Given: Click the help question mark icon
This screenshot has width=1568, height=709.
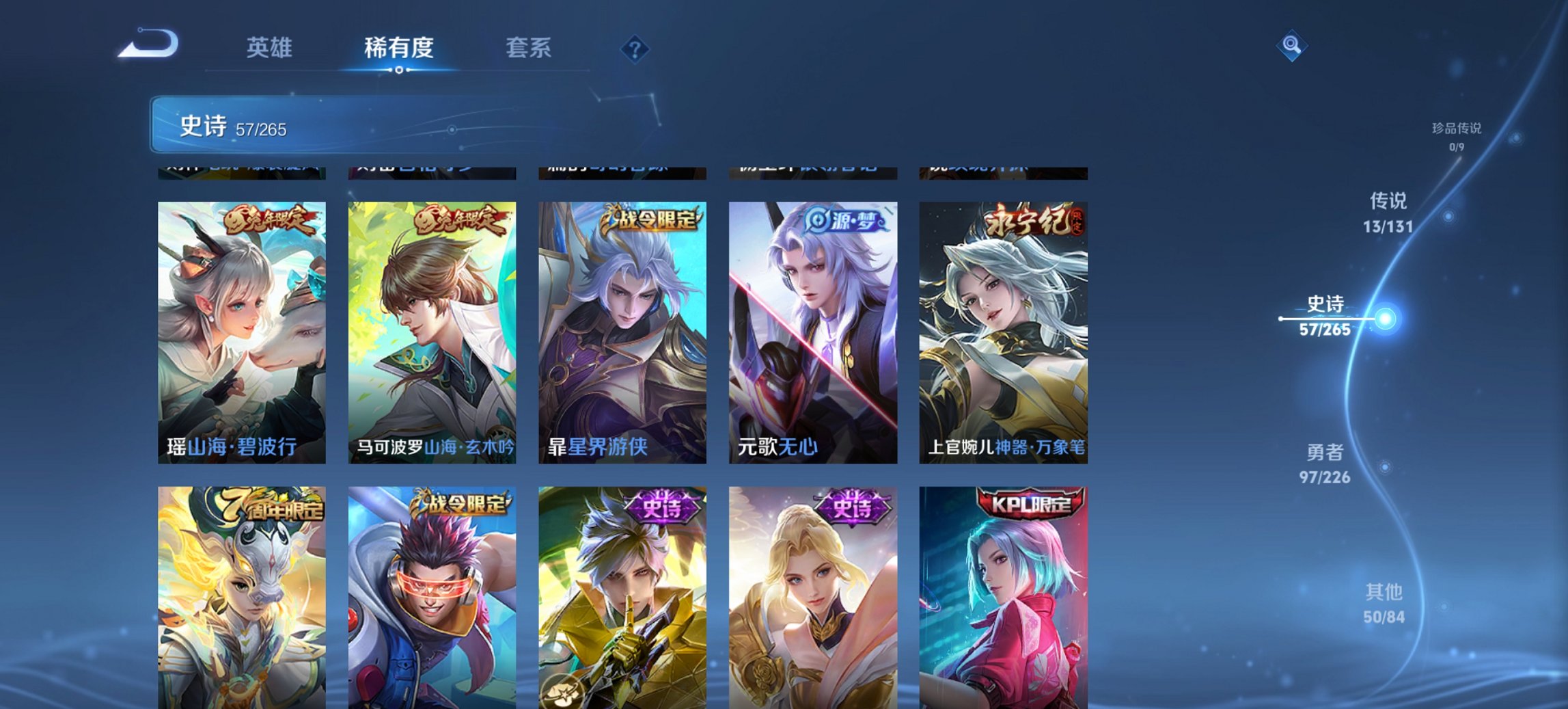Looking at the screenshot, I should coord(636,51).
